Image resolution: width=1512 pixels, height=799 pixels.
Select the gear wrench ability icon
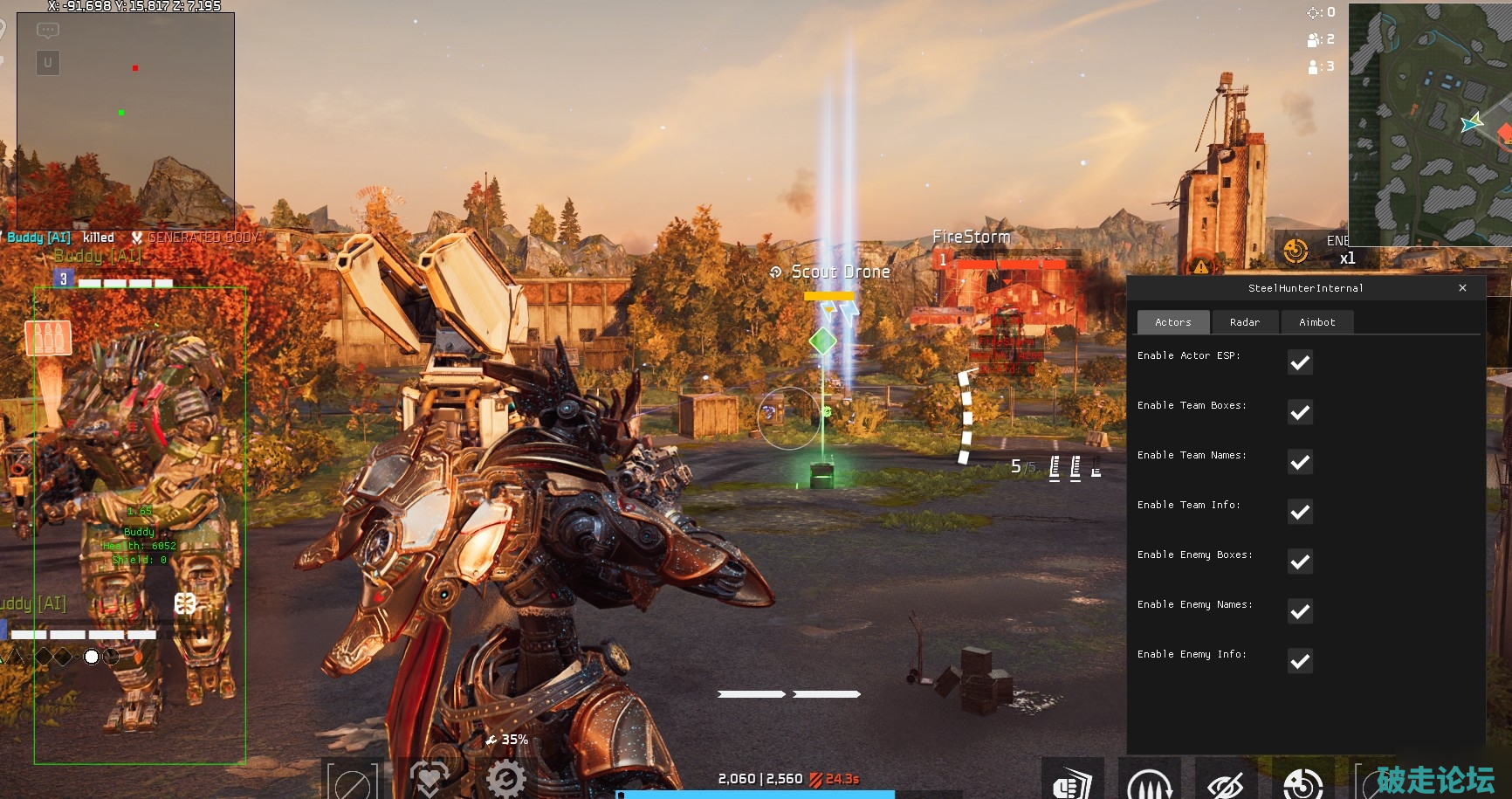click(x=506, y=778)
